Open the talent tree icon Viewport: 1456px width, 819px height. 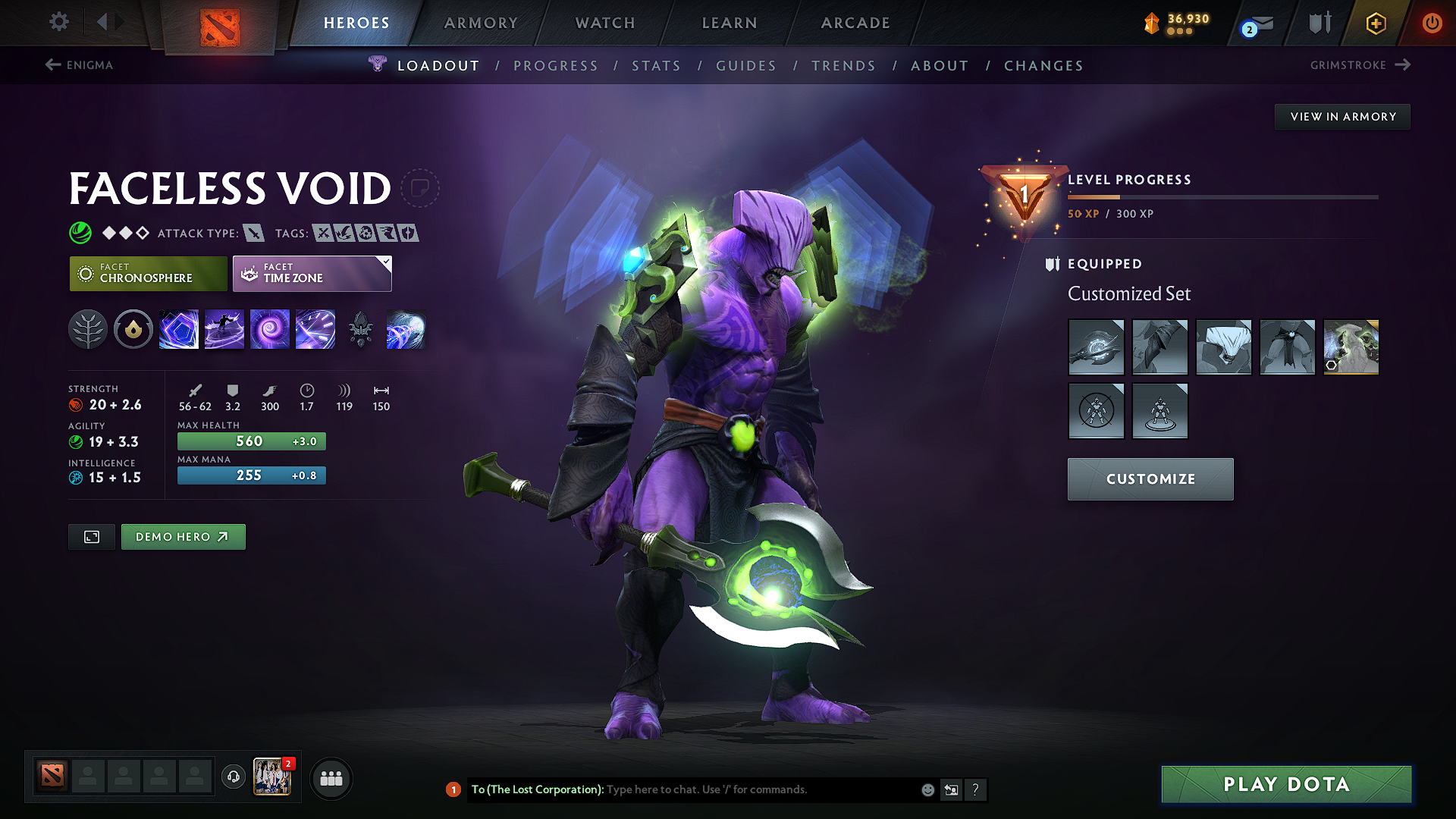[x=88, y=329]
